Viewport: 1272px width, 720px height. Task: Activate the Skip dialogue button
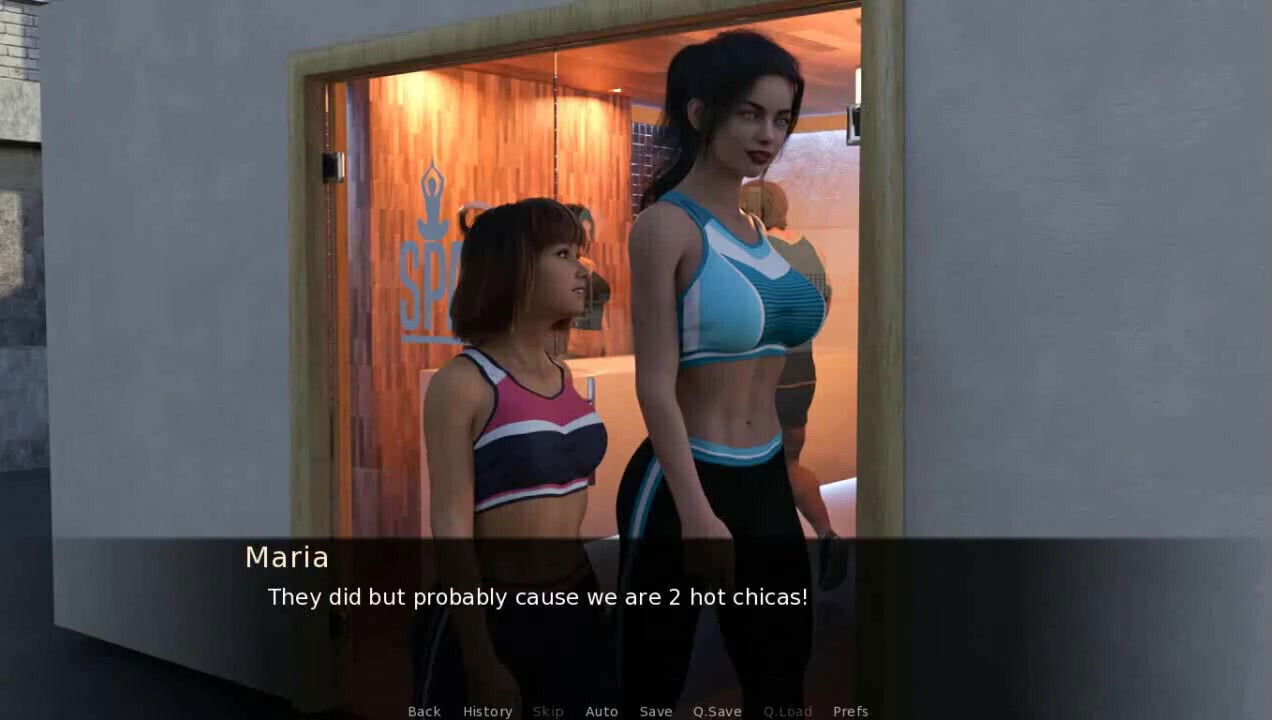tap(548, 711)
